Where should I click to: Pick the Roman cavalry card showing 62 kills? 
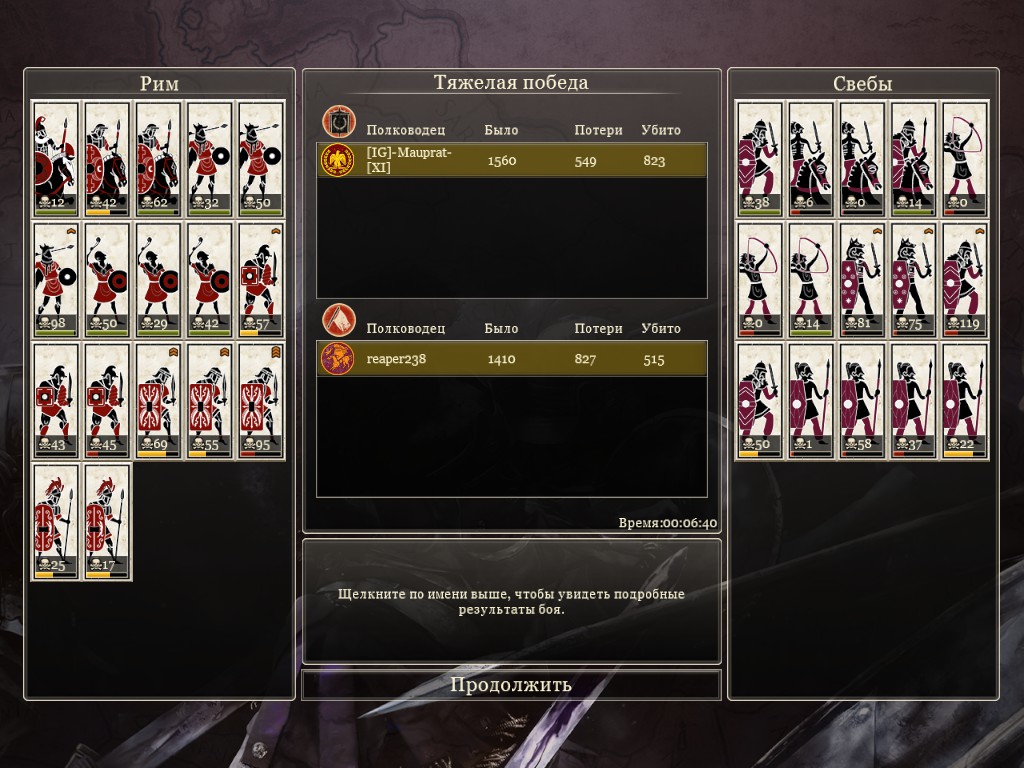point(159,159)
